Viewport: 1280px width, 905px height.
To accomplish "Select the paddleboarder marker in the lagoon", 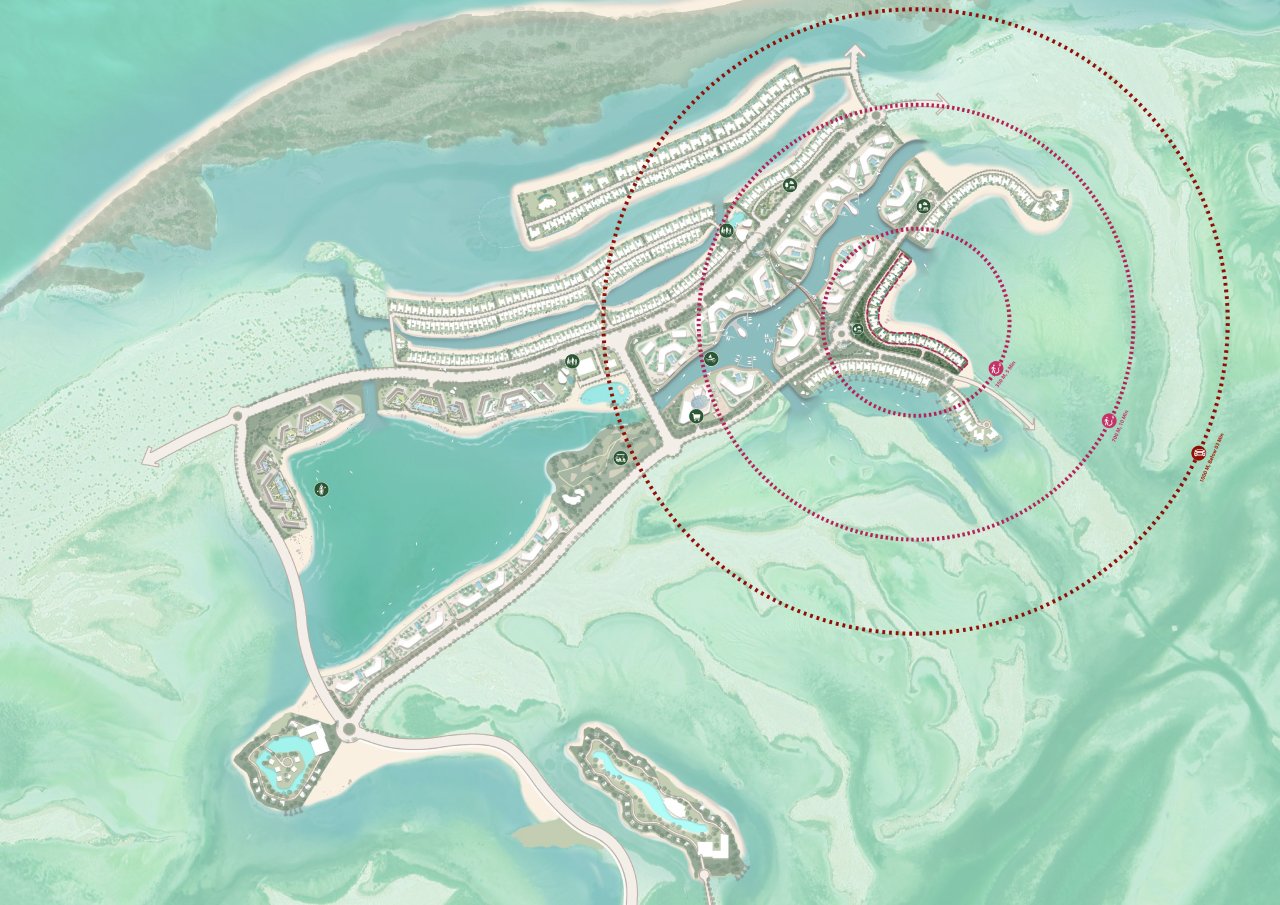I will point(321,489).
